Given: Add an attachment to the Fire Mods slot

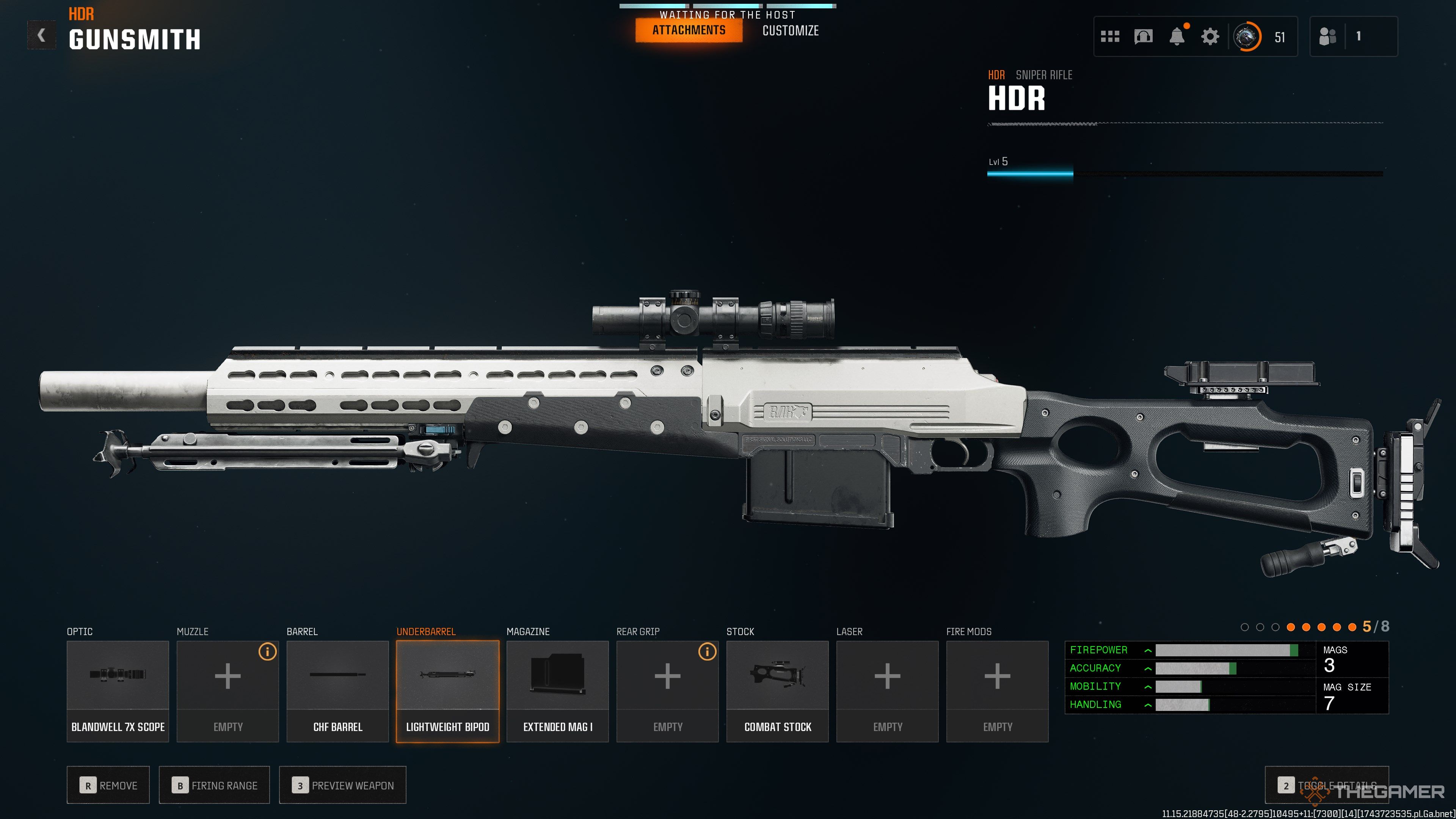Looking at the screenshot, I should [997, 691].
